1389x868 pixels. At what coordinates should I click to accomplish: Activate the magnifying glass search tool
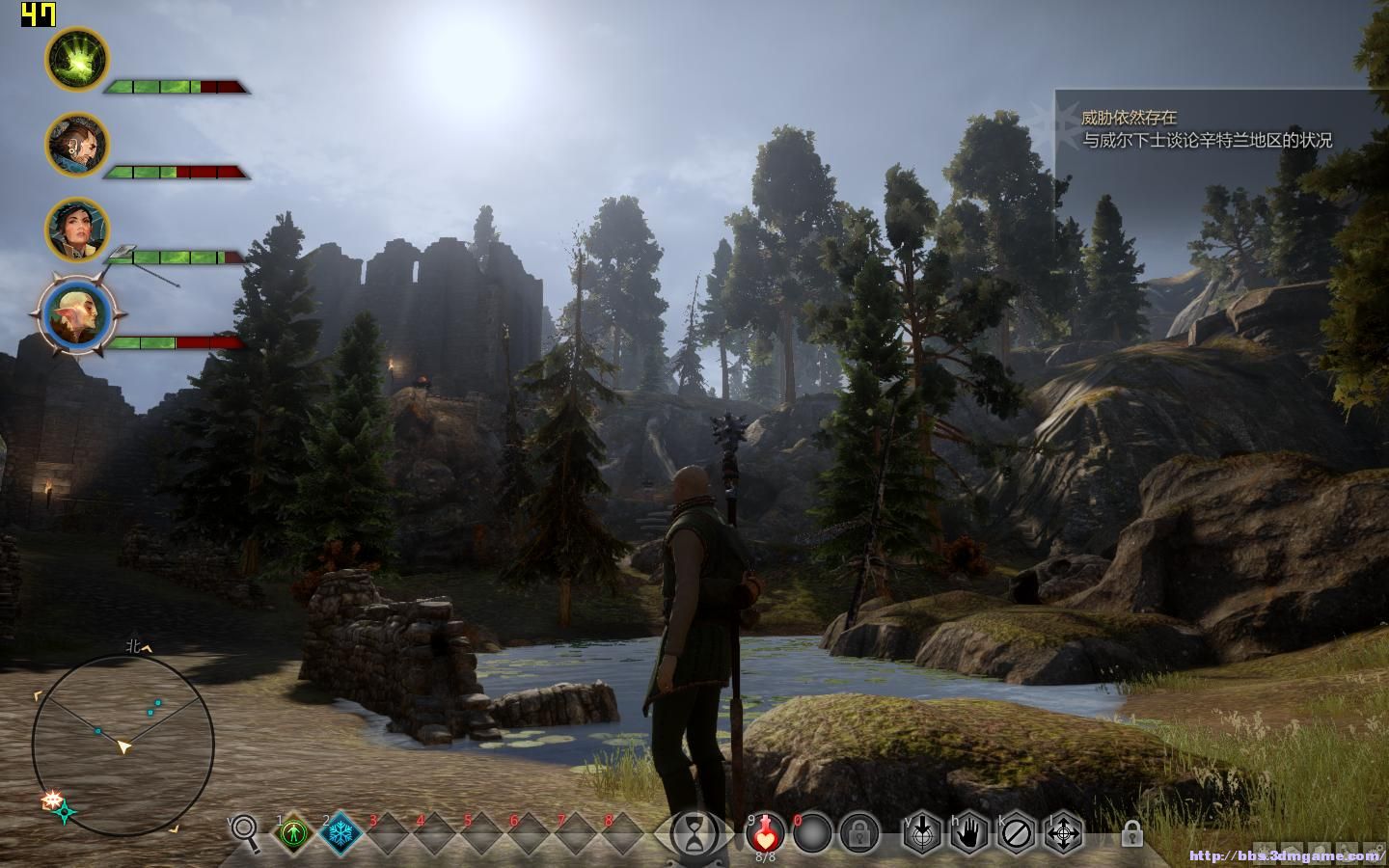tap(245, 832)
